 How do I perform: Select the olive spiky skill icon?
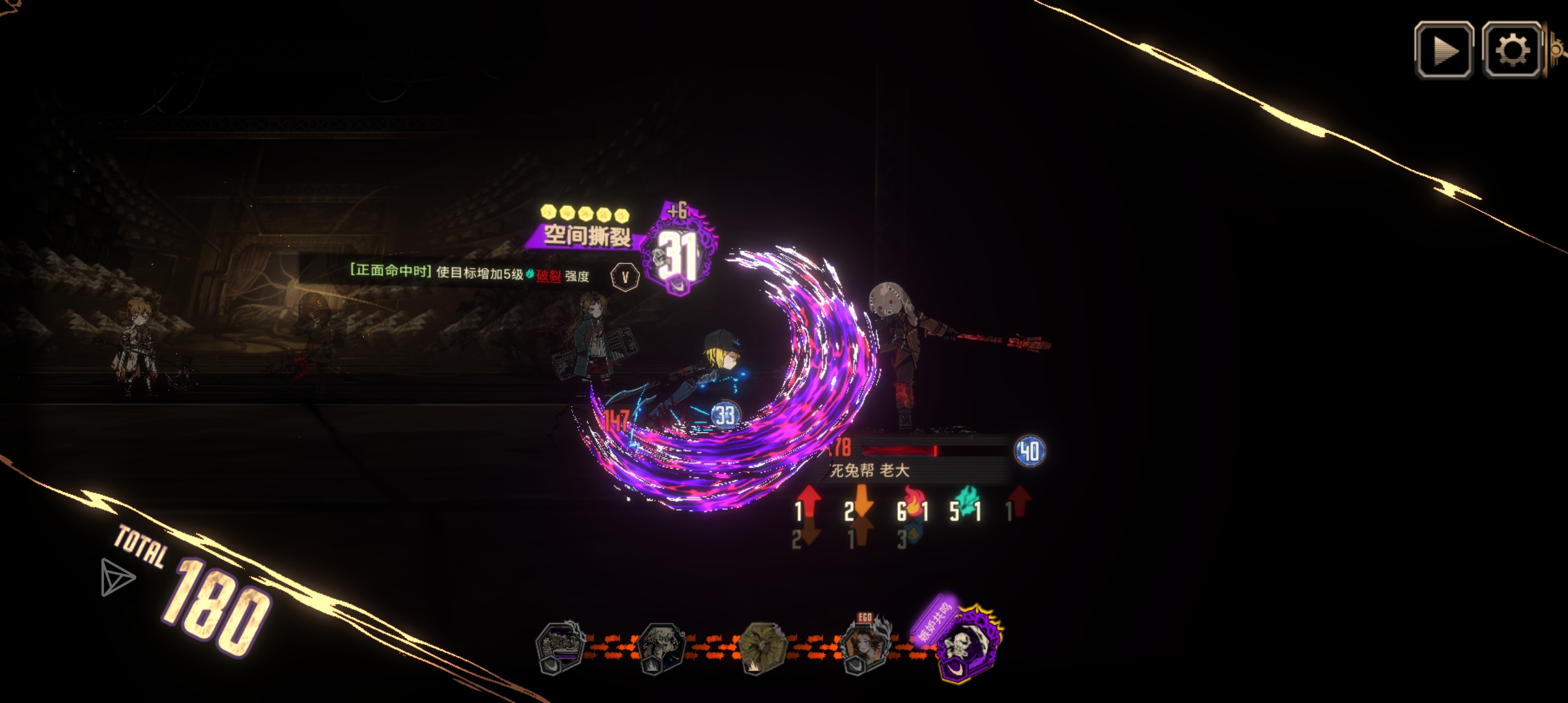pyautogui.click(x=763, y=648)
